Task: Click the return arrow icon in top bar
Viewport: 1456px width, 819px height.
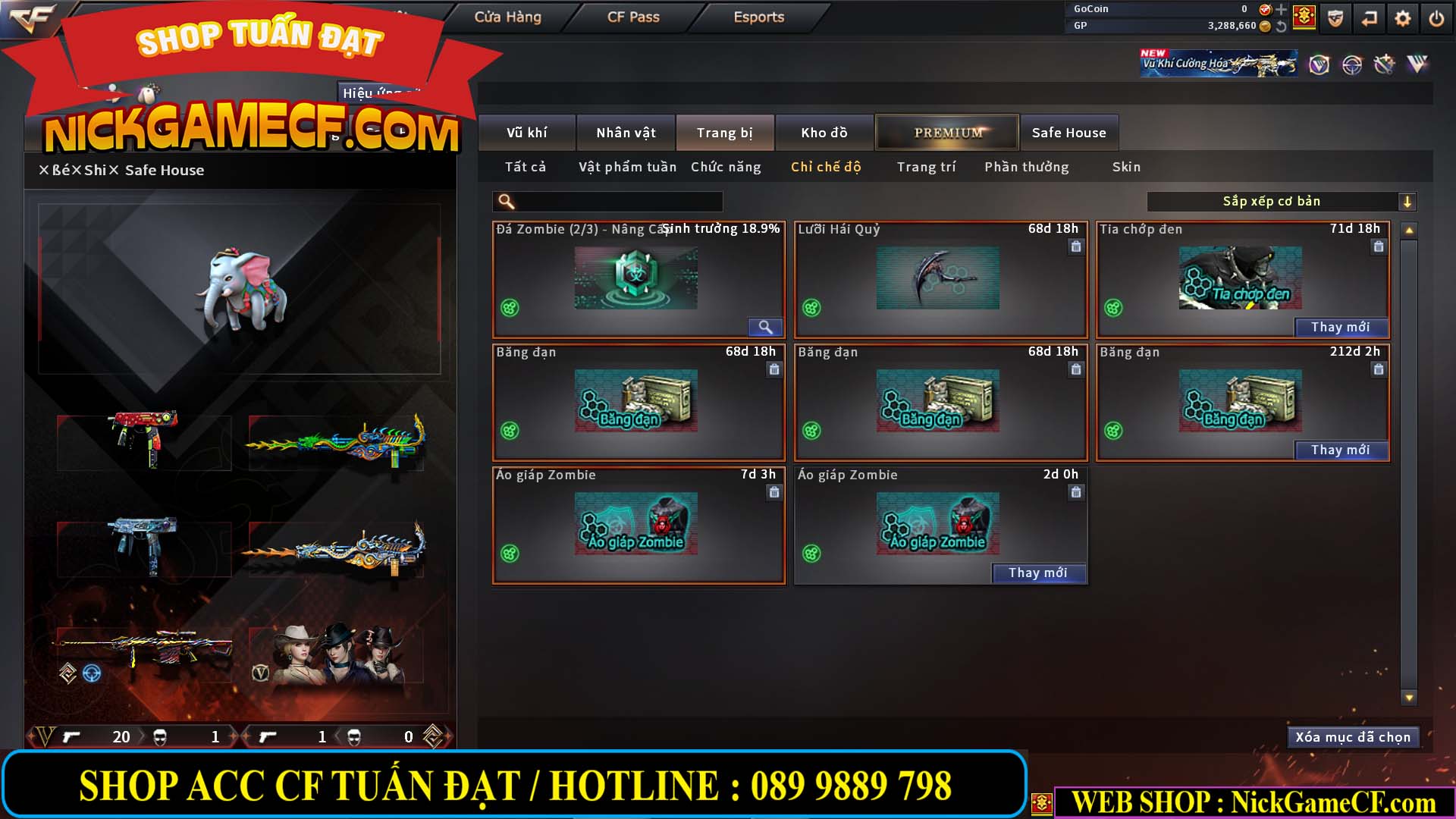Action: click(1369, 17)
